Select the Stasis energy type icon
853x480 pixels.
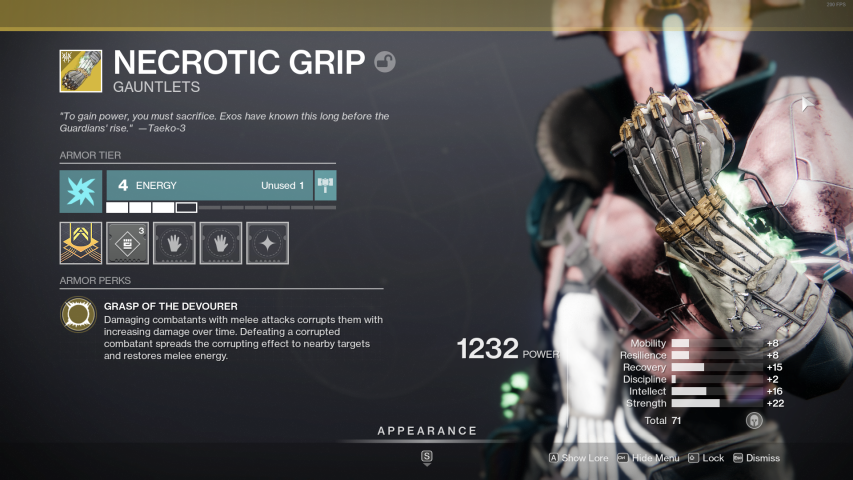tap(80, 191)
